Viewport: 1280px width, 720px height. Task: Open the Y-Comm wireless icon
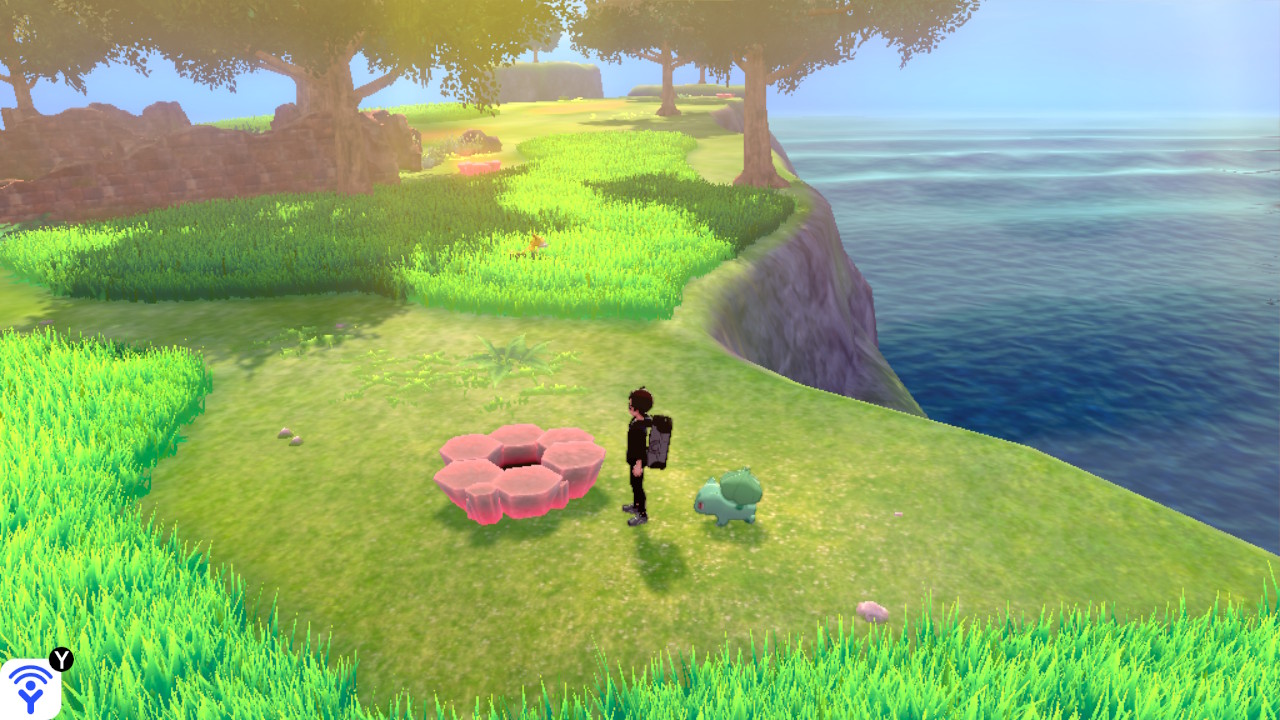point(31,688)
